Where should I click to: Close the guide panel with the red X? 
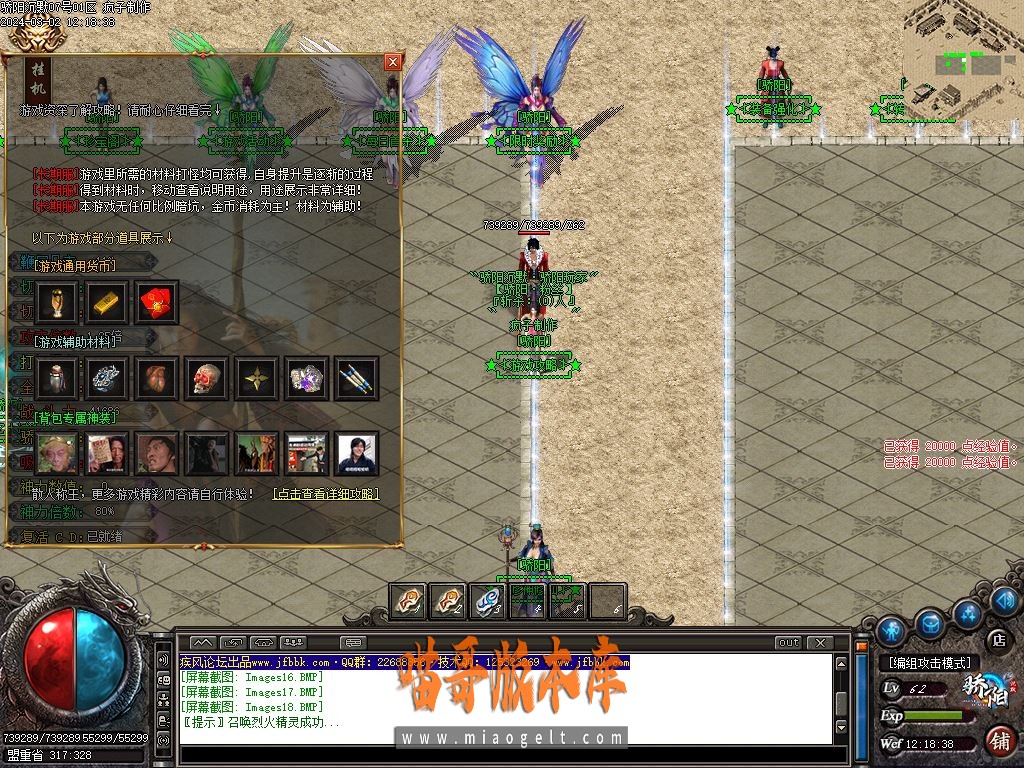click(x=392, y=62)
